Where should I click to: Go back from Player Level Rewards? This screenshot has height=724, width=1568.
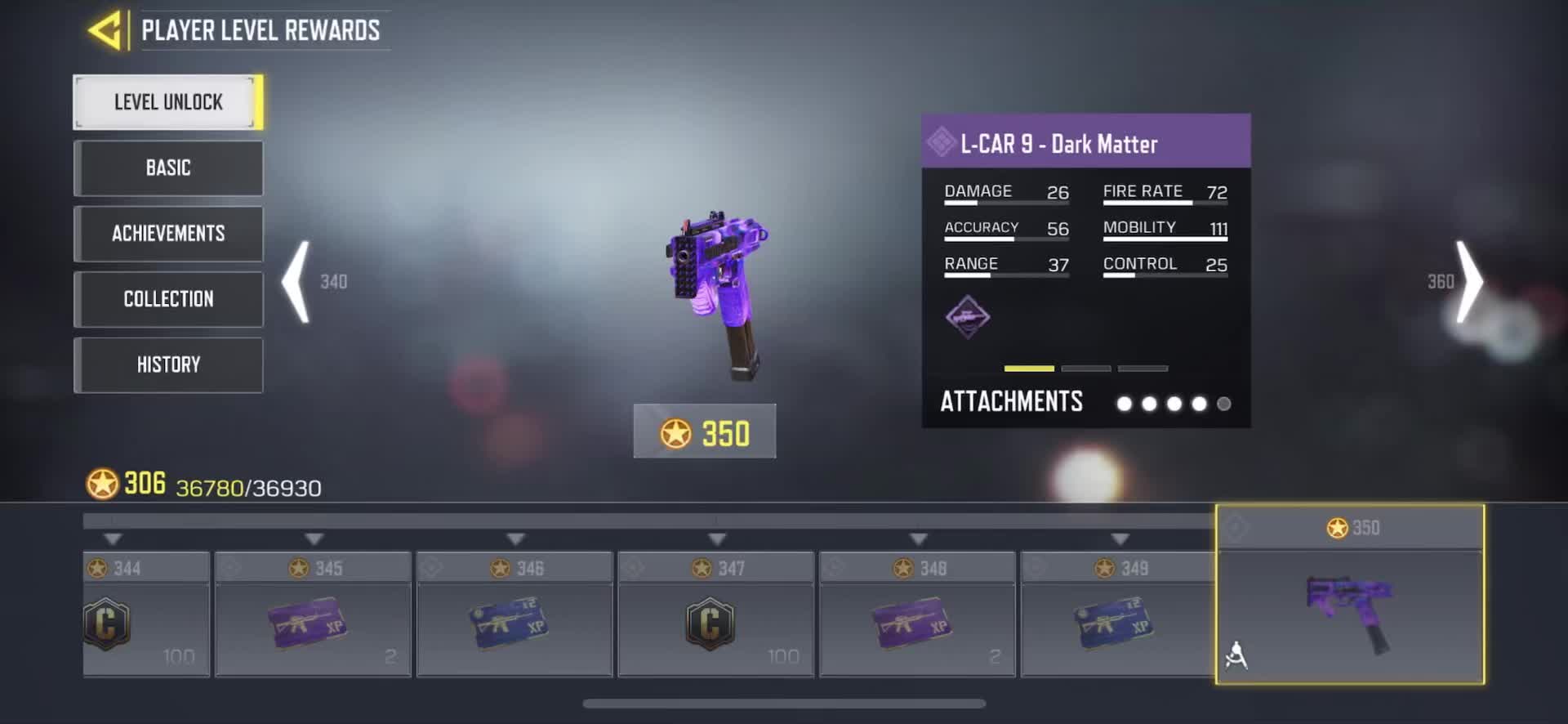(105, 30)
